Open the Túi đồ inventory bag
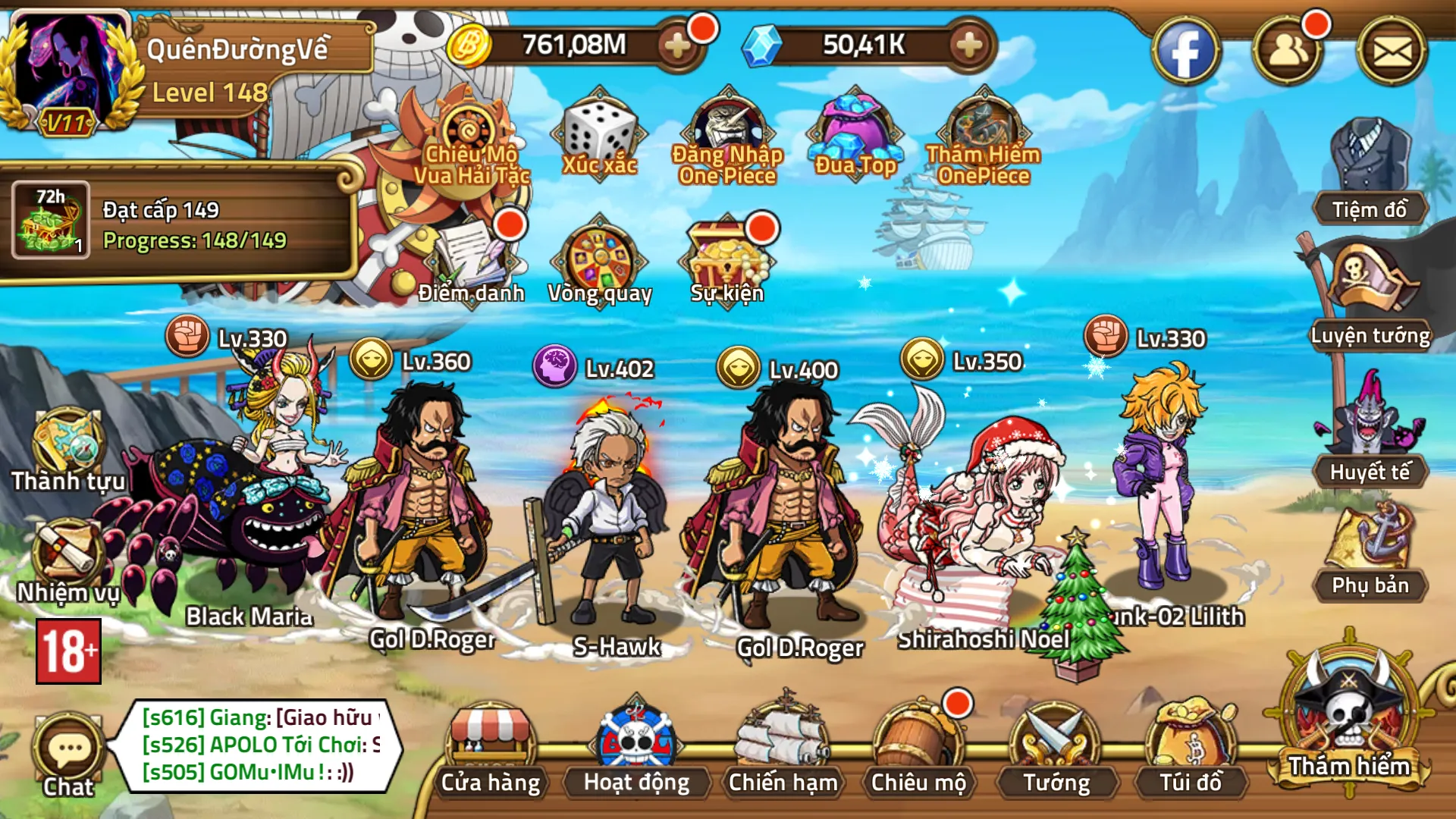This screenshot has width=1456, height=819. [x=1191, y=747]
